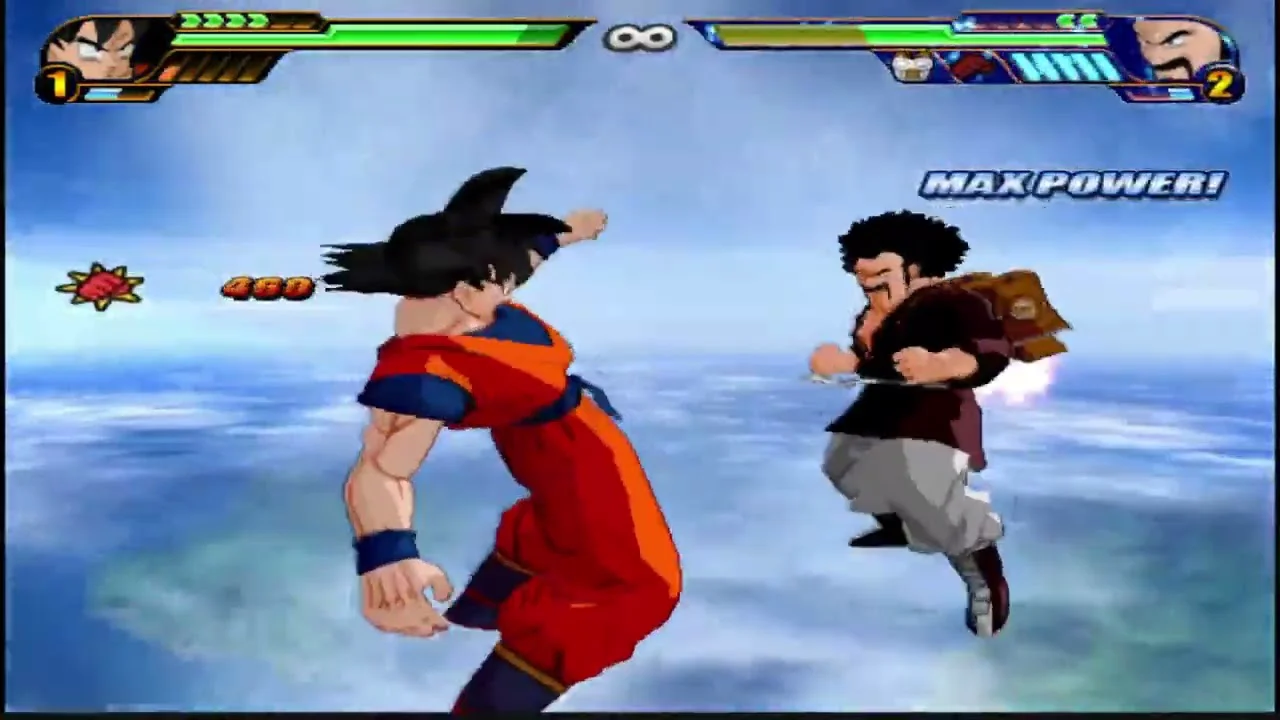The width and height of the screenshot is (1280, 720).
Task: Click the red burst combo hit icon
Action: [100, 287]
